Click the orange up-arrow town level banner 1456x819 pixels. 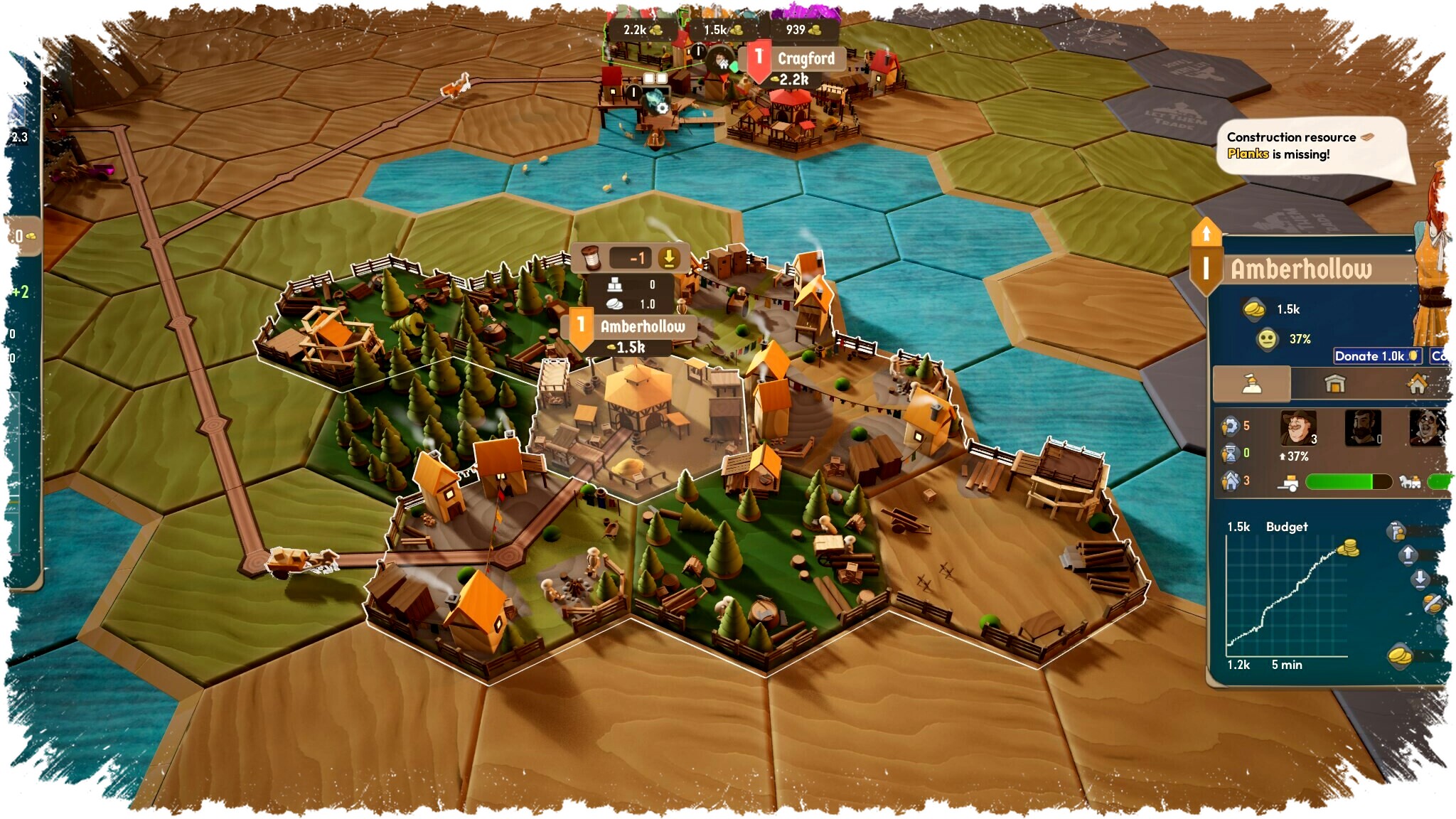coord(1206,232)
